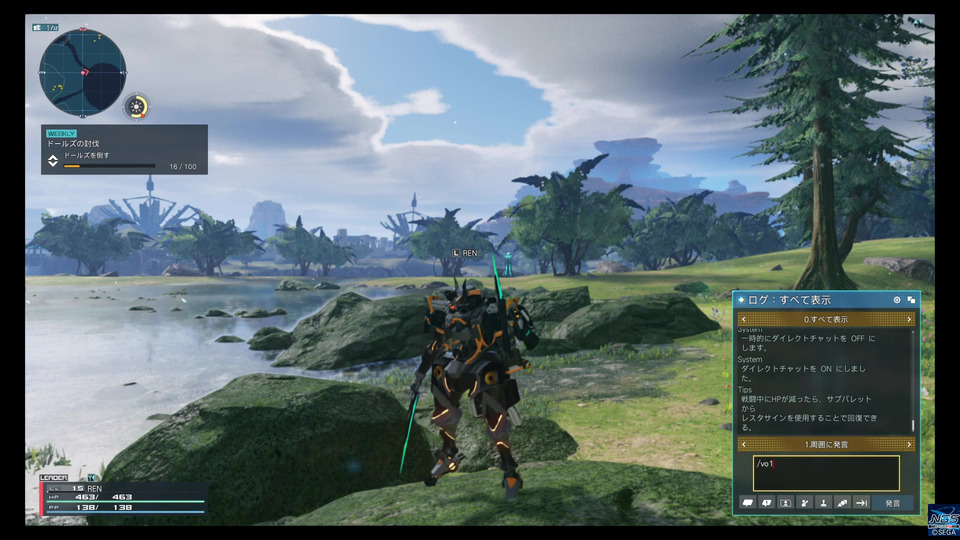Switch to the previous chat send channel
Screen dimensions: 960x540
(743, 444)
